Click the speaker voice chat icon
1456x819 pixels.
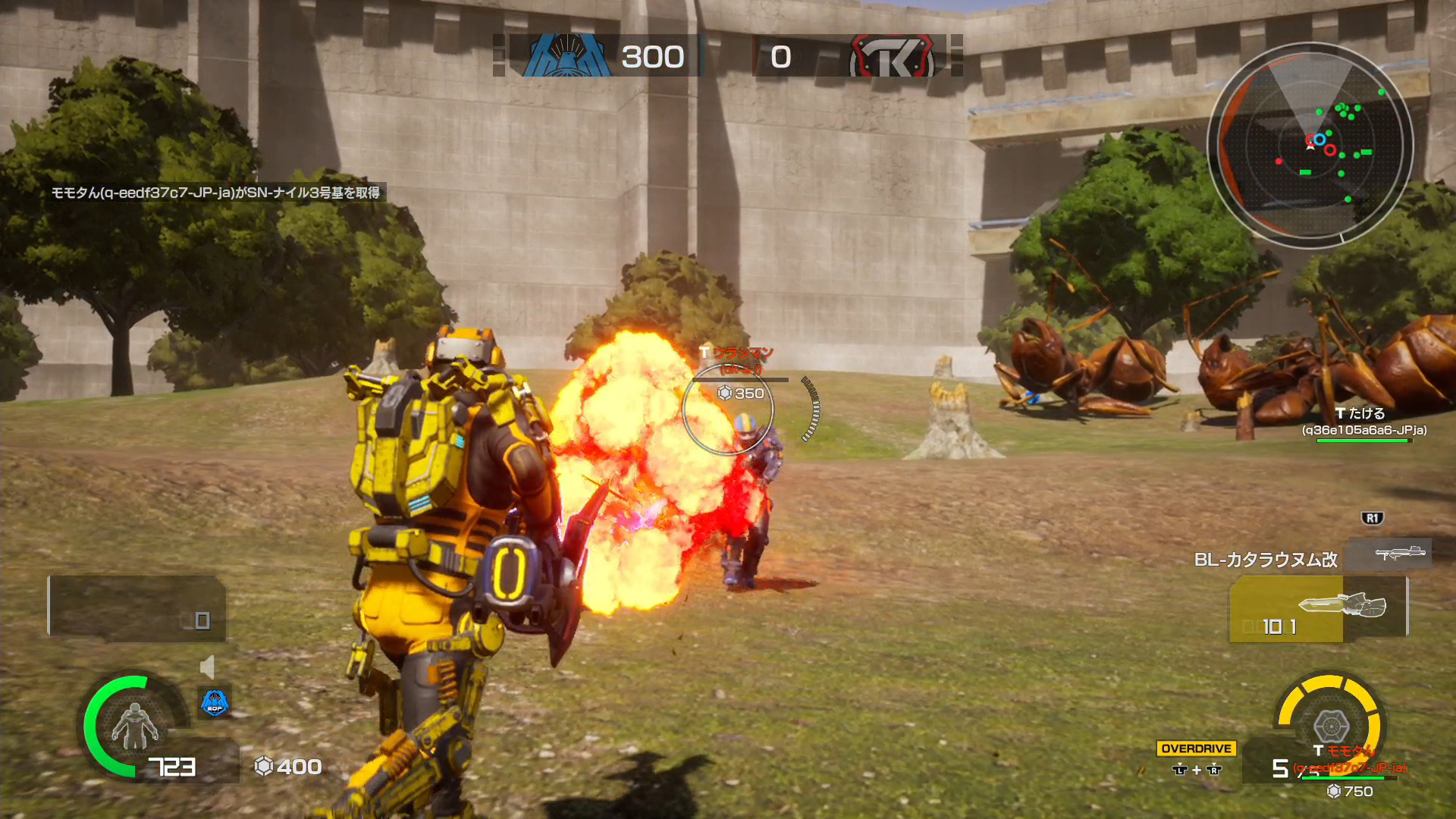[207, 667]
